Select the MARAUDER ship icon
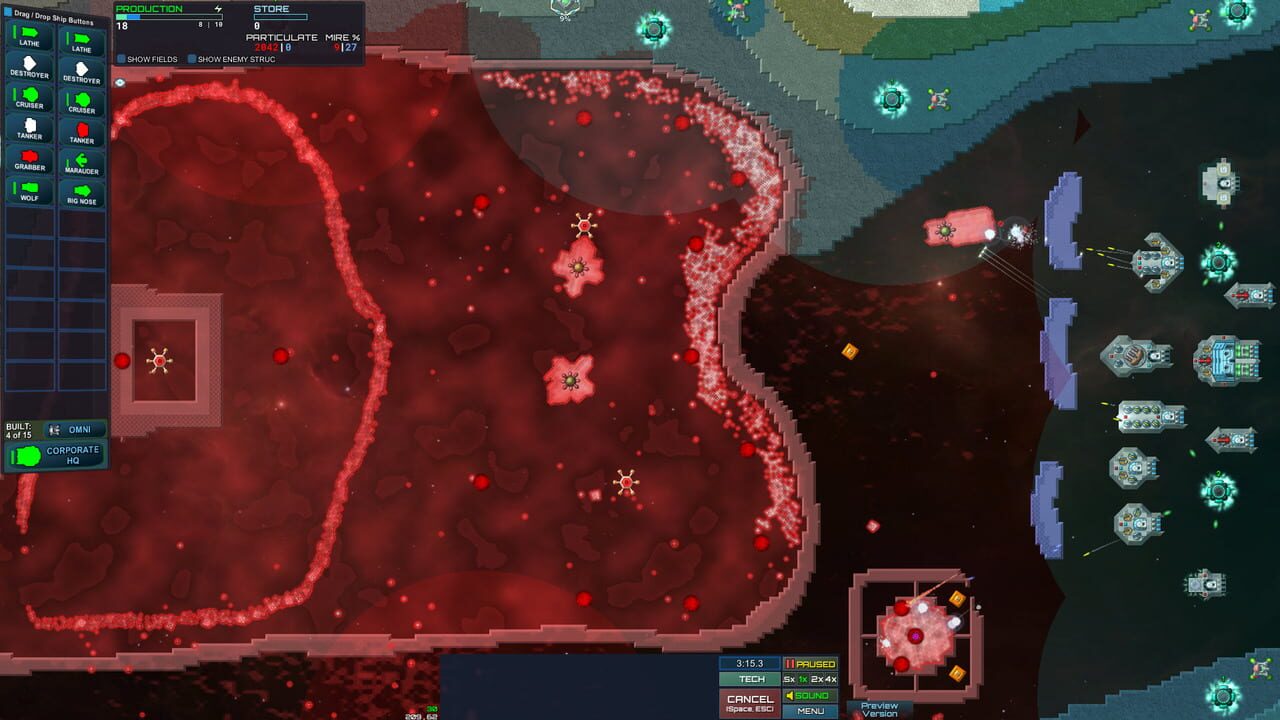This screenshot has height=720, width=1280. 83,163
